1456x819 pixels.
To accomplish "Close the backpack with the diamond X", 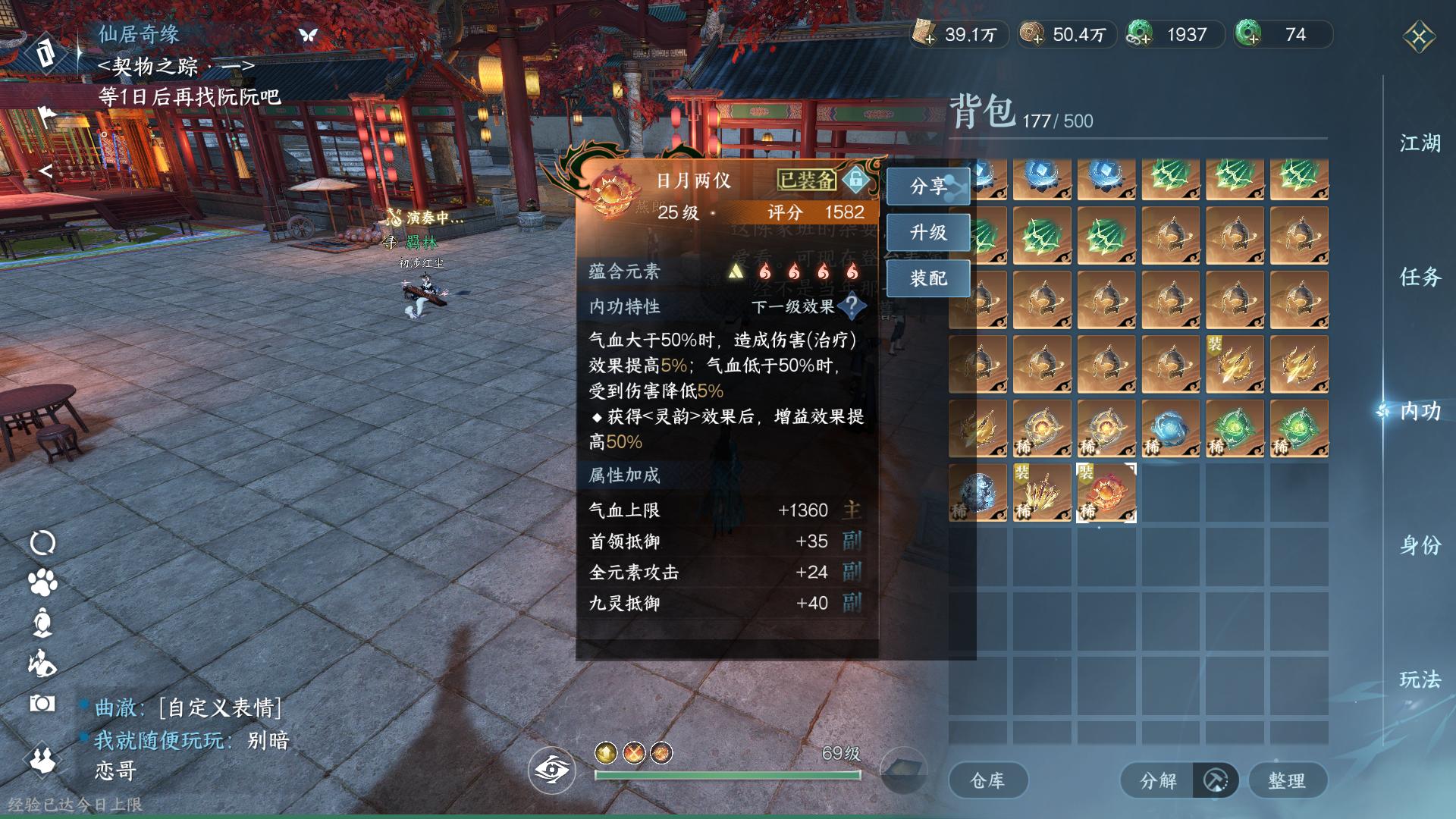I will (1419, 36).
